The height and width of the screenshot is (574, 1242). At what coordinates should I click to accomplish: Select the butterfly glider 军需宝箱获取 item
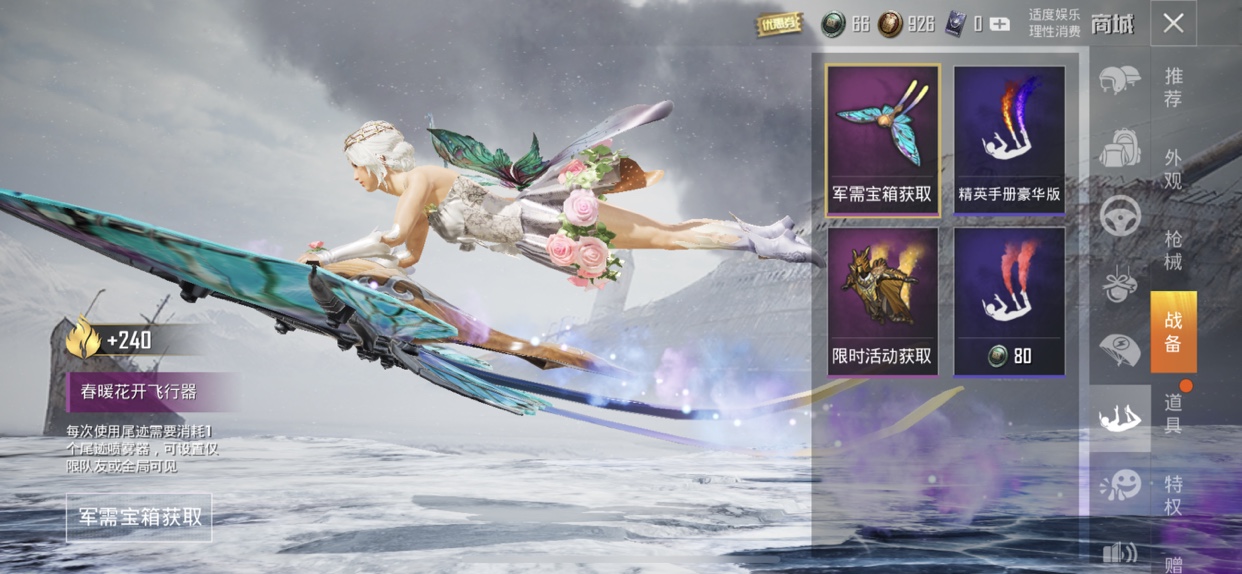(x=883, y=140)
